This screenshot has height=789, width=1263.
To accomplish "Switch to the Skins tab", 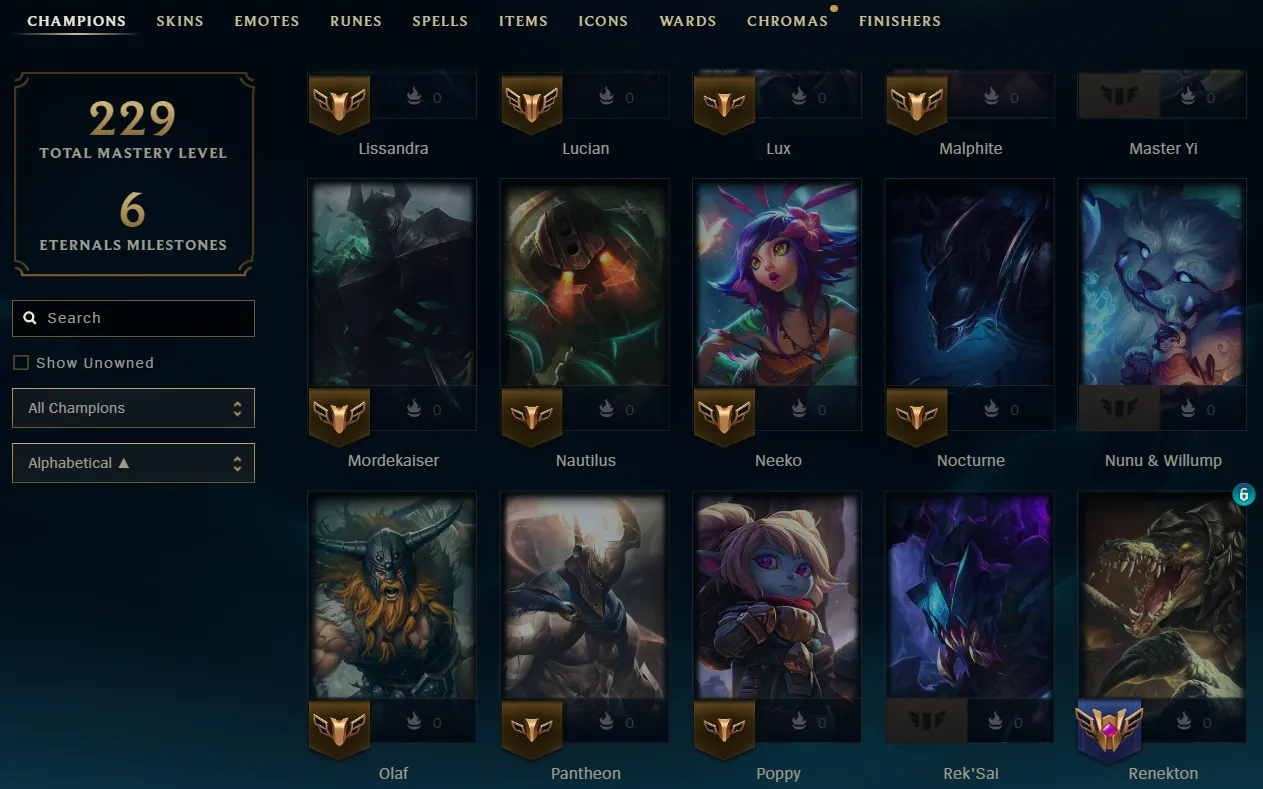I will (180, 21).
